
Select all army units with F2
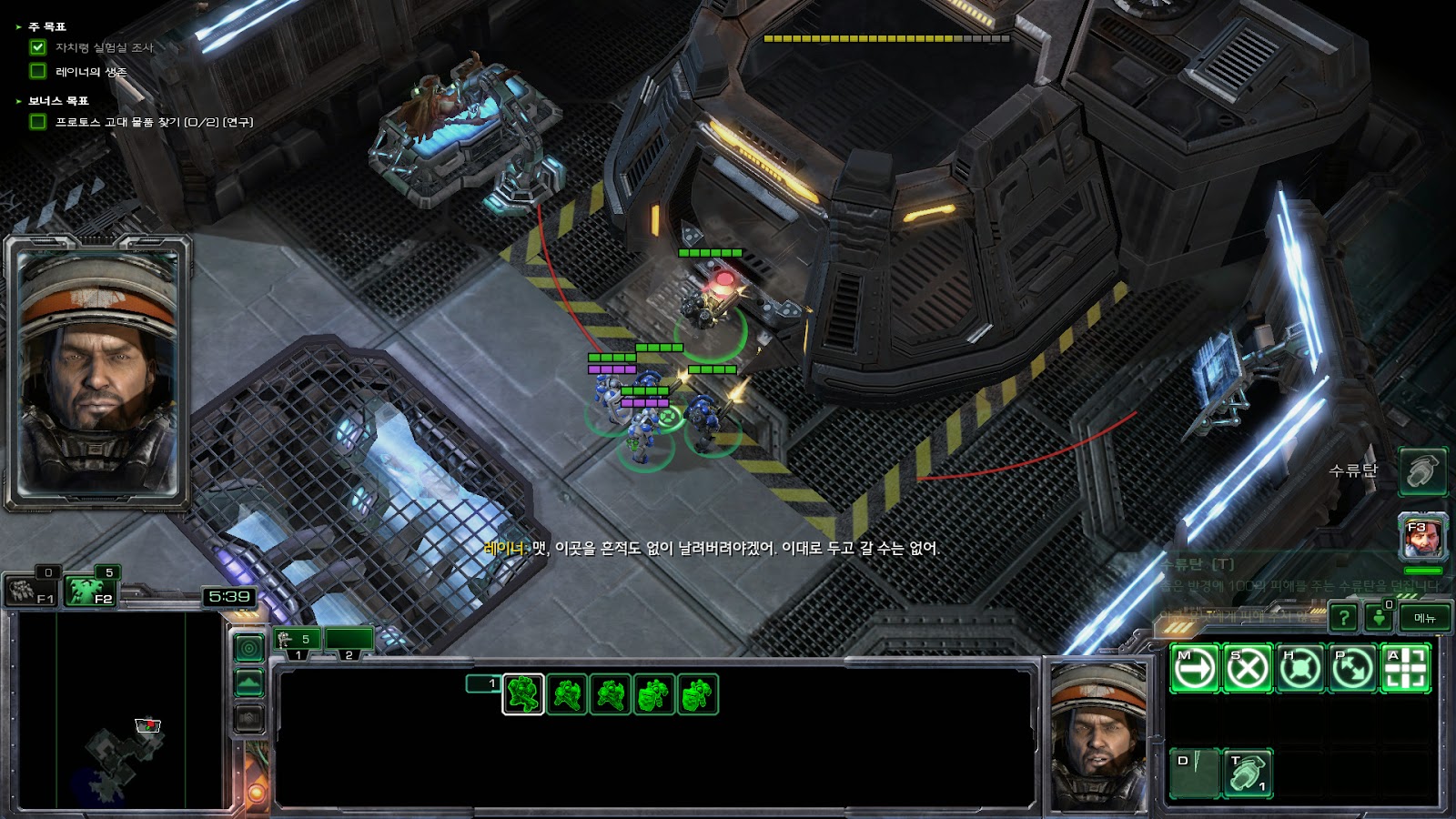pyautogui.click(x=91, y=591)
